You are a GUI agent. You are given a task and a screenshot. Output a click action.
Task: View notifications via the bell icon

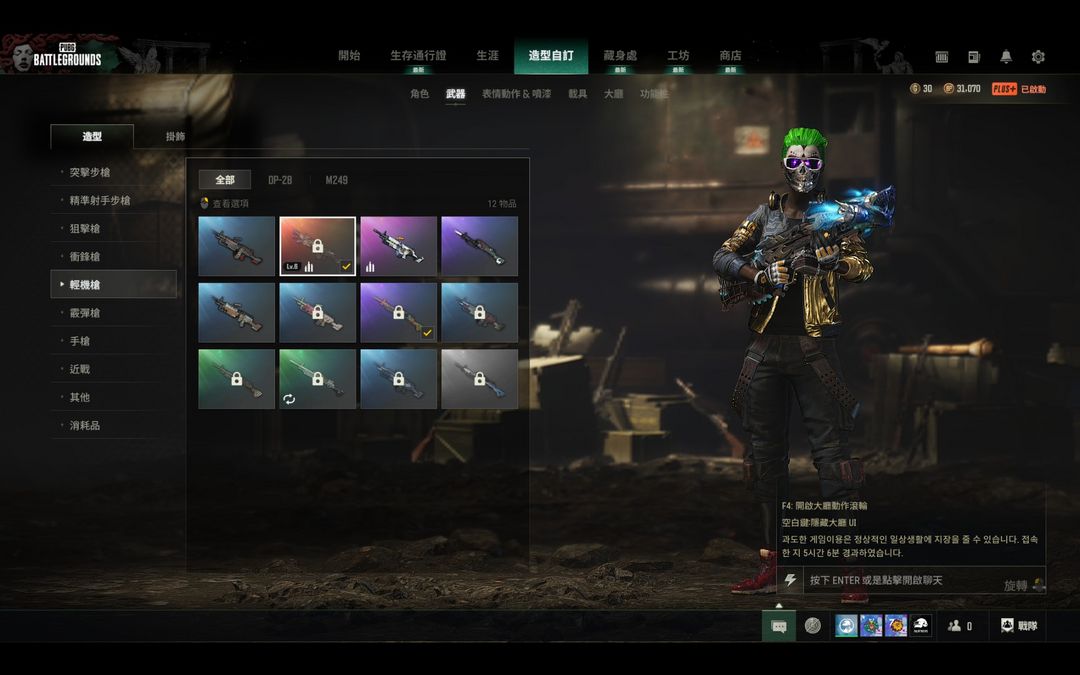[x=1006, y=57]
